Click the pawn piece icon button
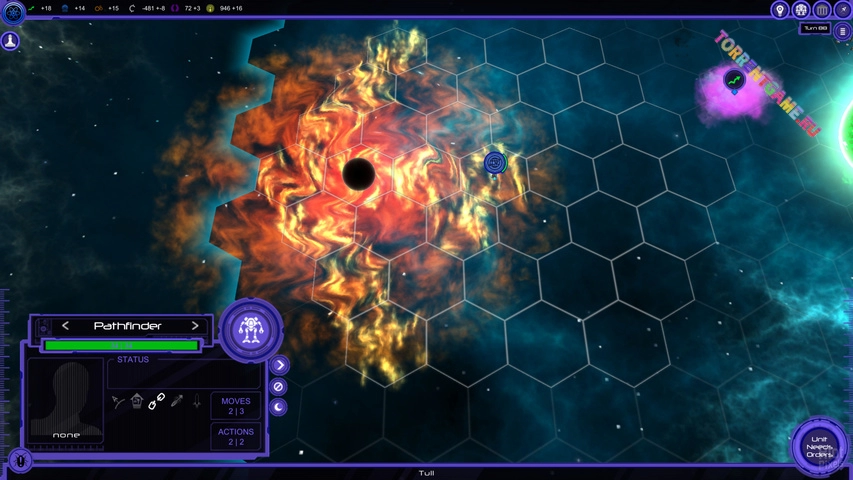Screen dimensions: 853x480 10,41
